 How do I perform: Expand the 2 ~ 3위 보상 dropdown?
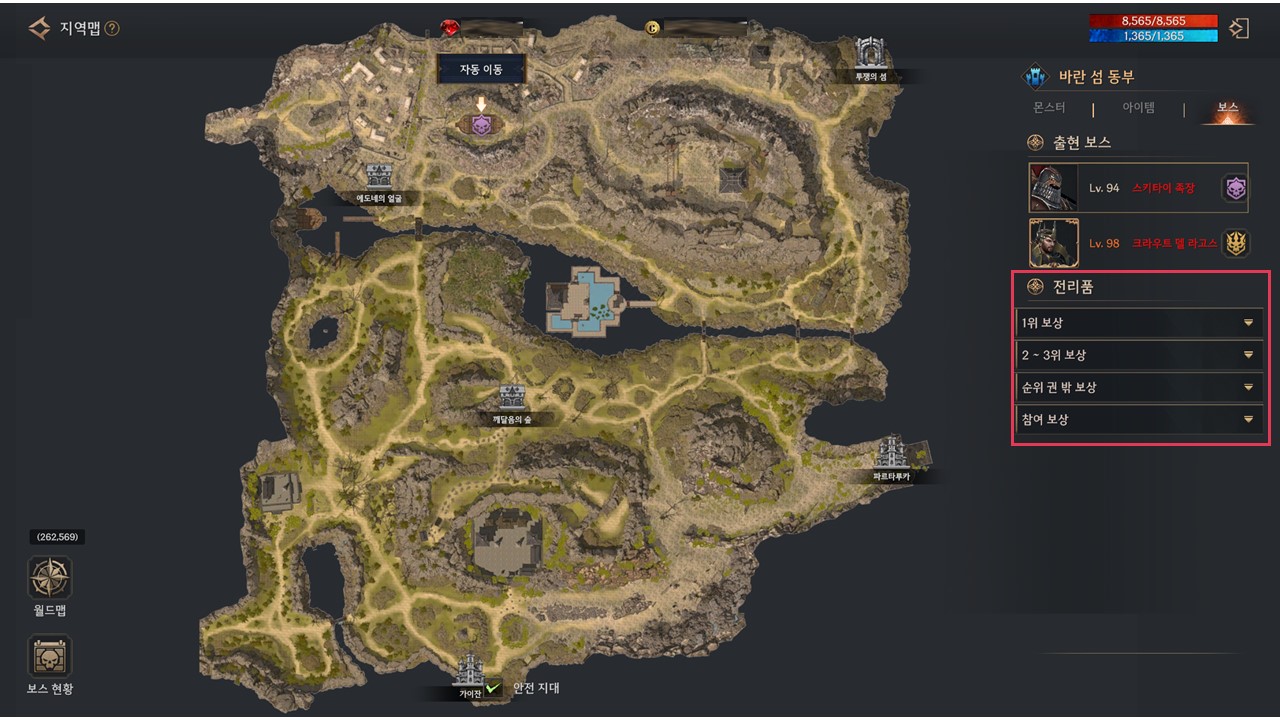click(x=1138, y=355)
